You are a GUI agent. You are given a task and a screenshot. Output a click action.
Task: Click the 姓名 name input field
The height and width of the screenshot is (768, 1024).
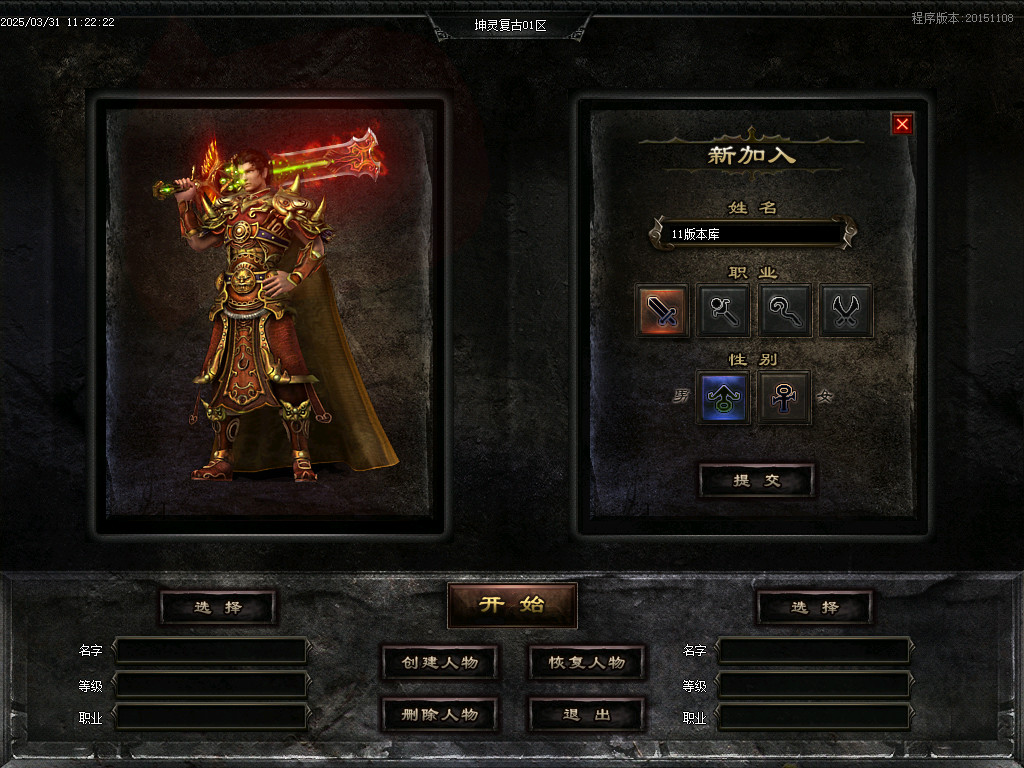[754, 234]
